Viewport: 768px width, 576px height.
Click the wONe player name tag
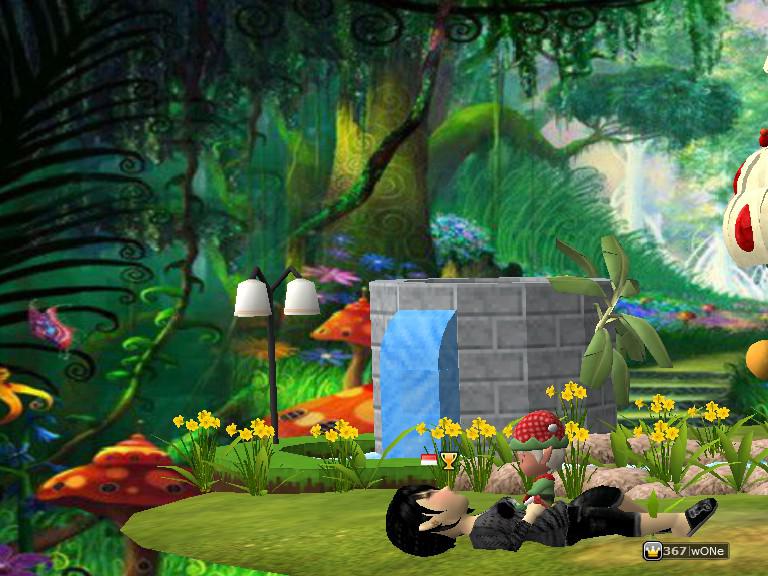706,551
